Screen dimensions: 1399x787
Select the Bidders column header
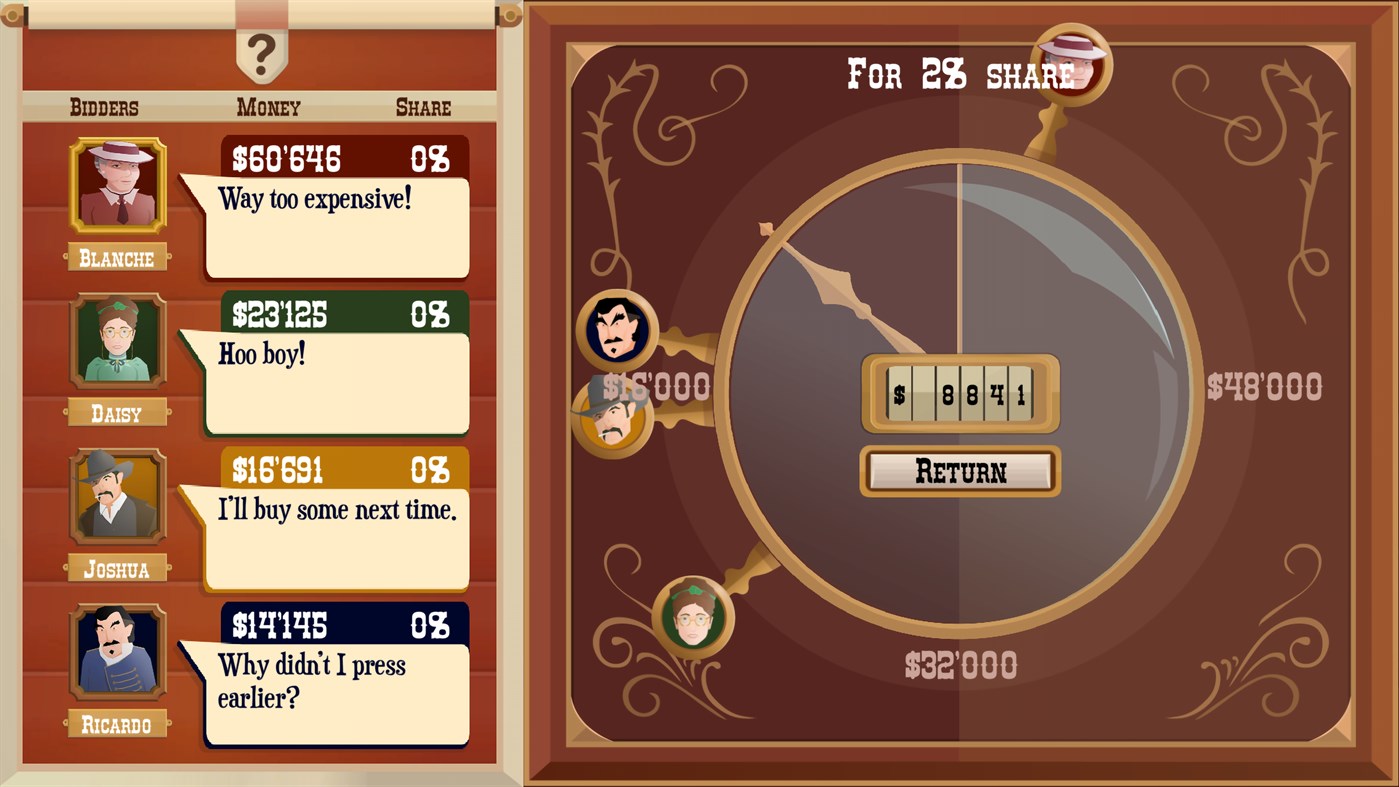tap(104, 108)
